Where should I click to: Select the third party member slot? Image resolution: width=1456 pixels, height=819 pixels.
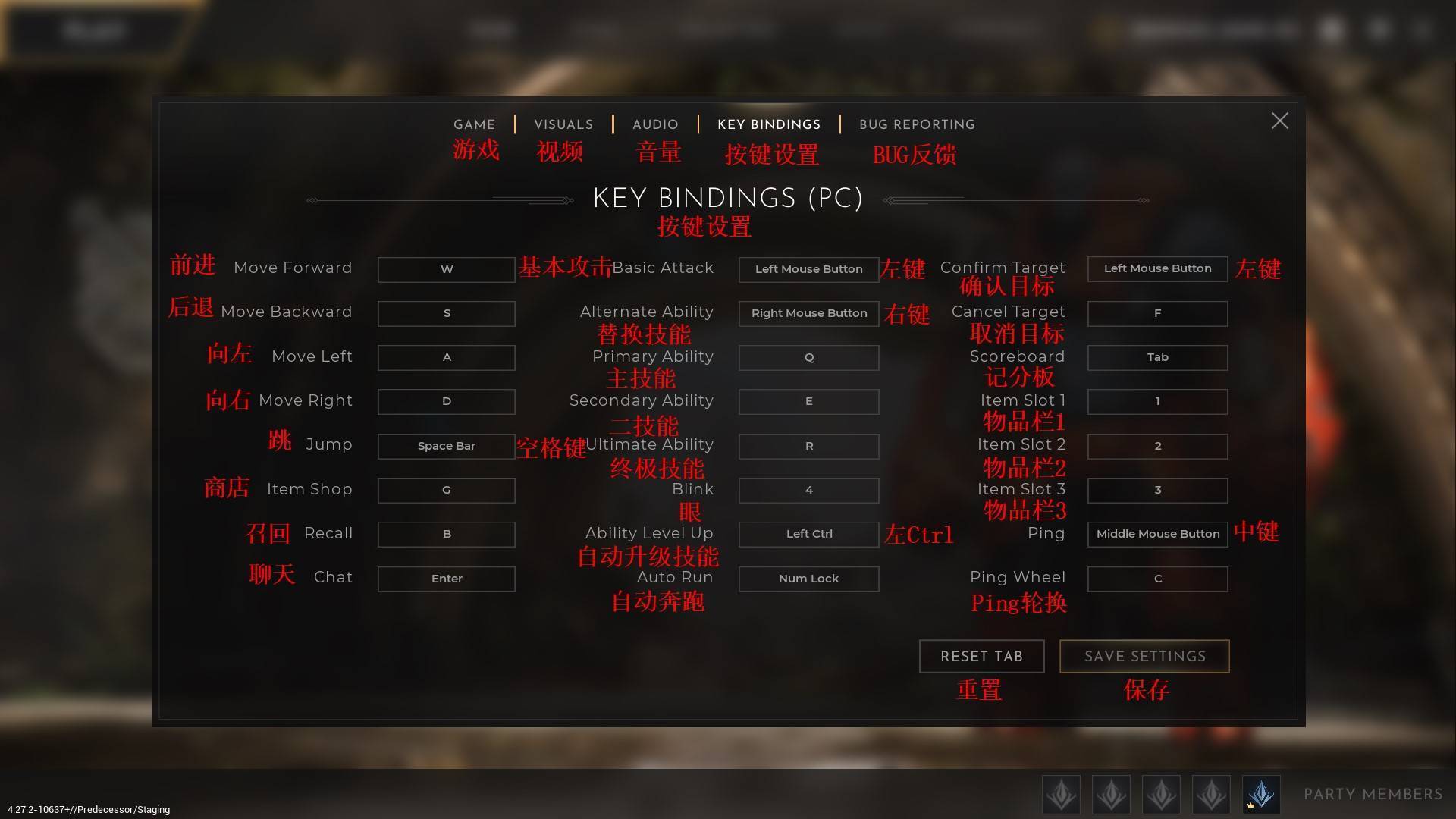1161,794
